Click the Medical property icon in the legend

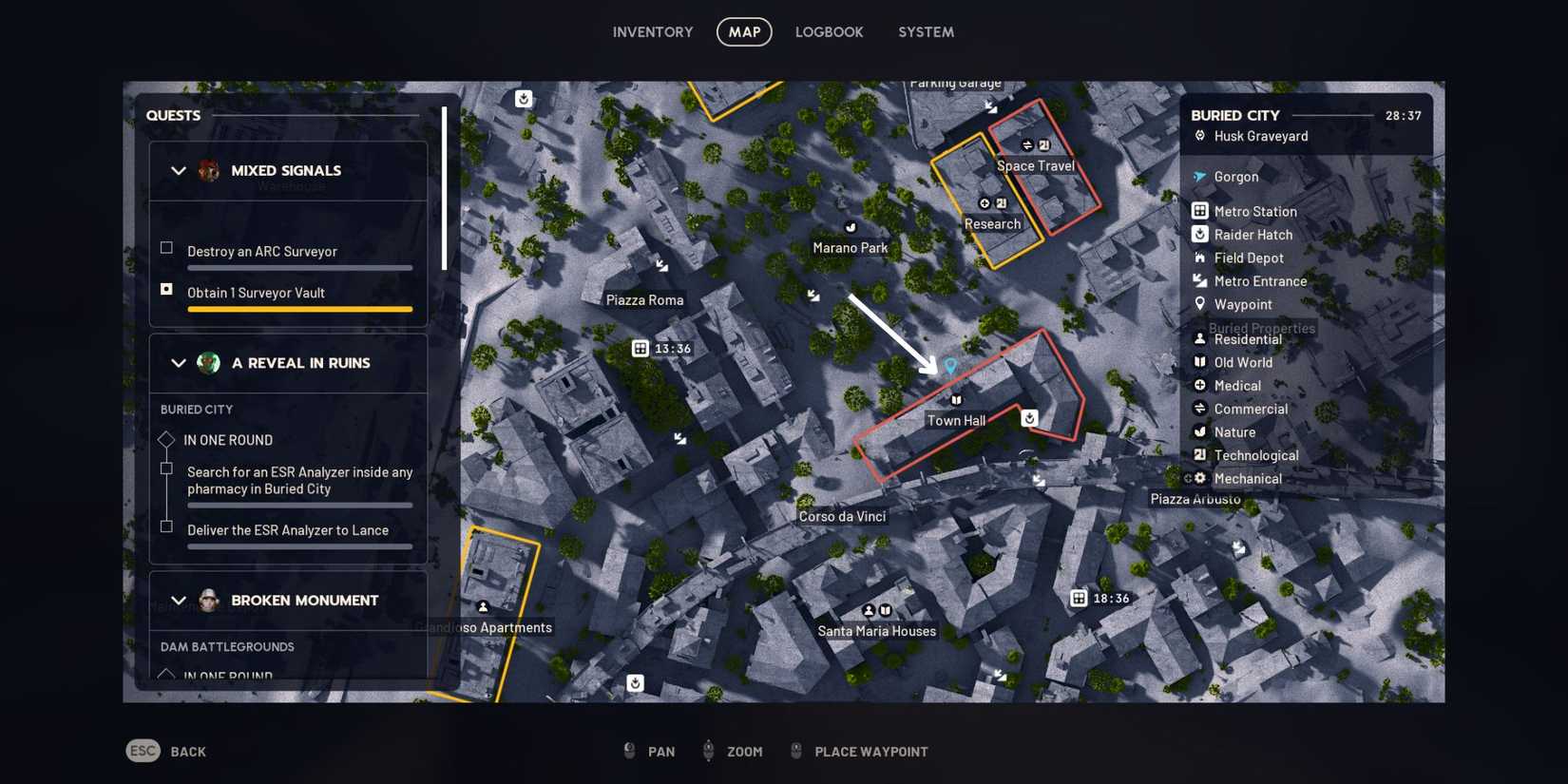pos(1200,385)
